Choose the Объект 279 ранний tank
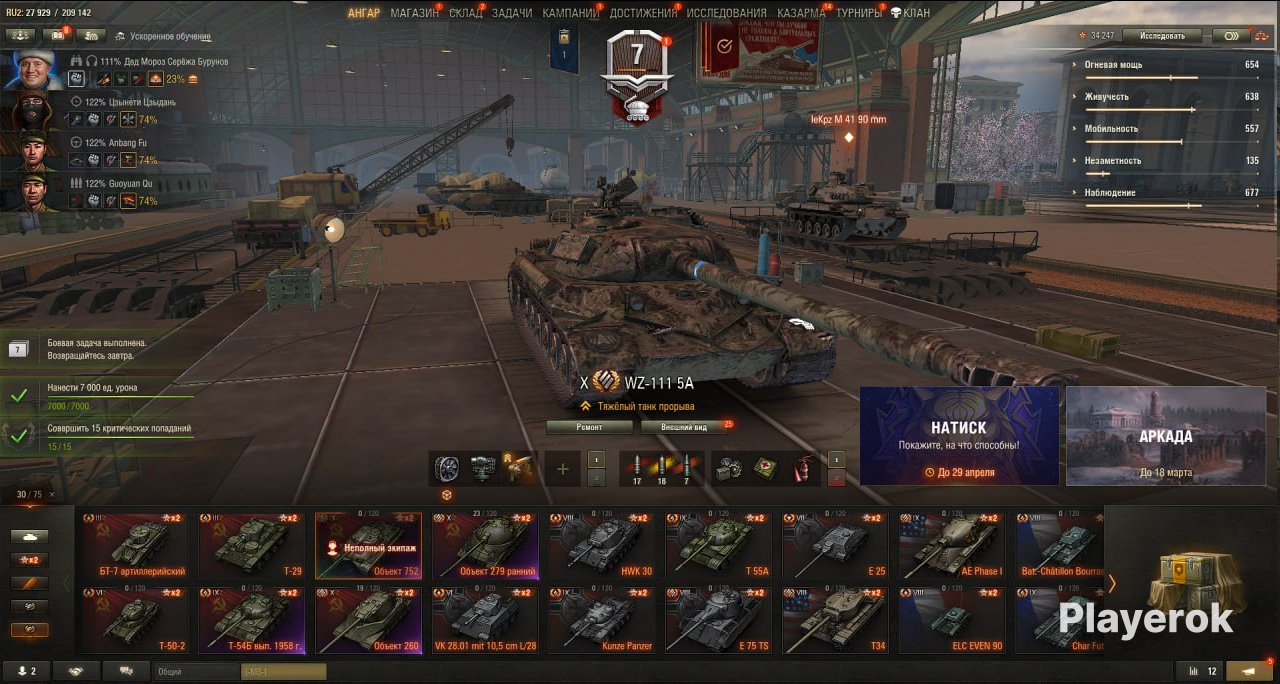The height and width of the screenshot is (684, 1280). point(485,546)
